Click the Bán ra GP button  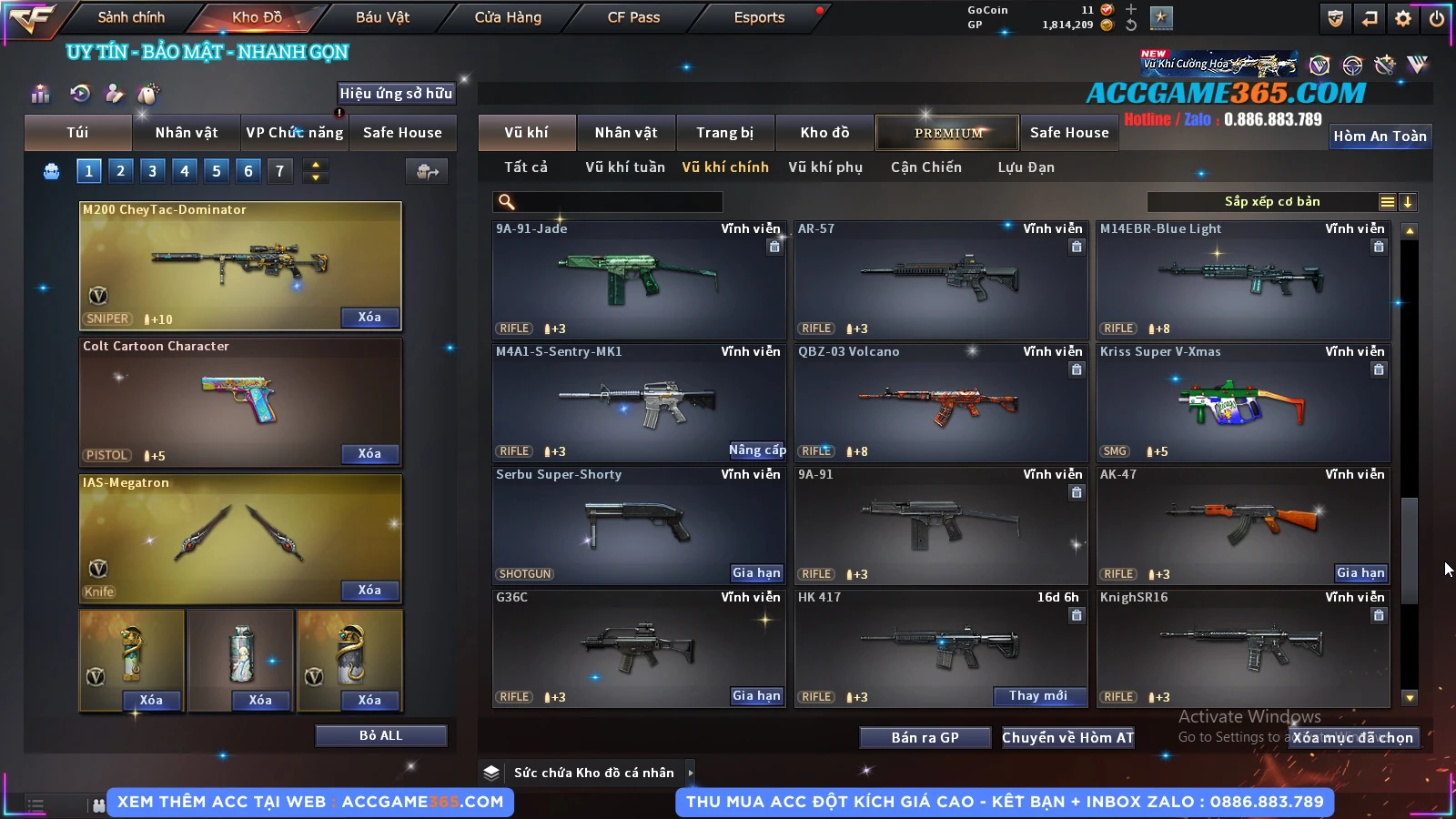(x=925, y=737)
